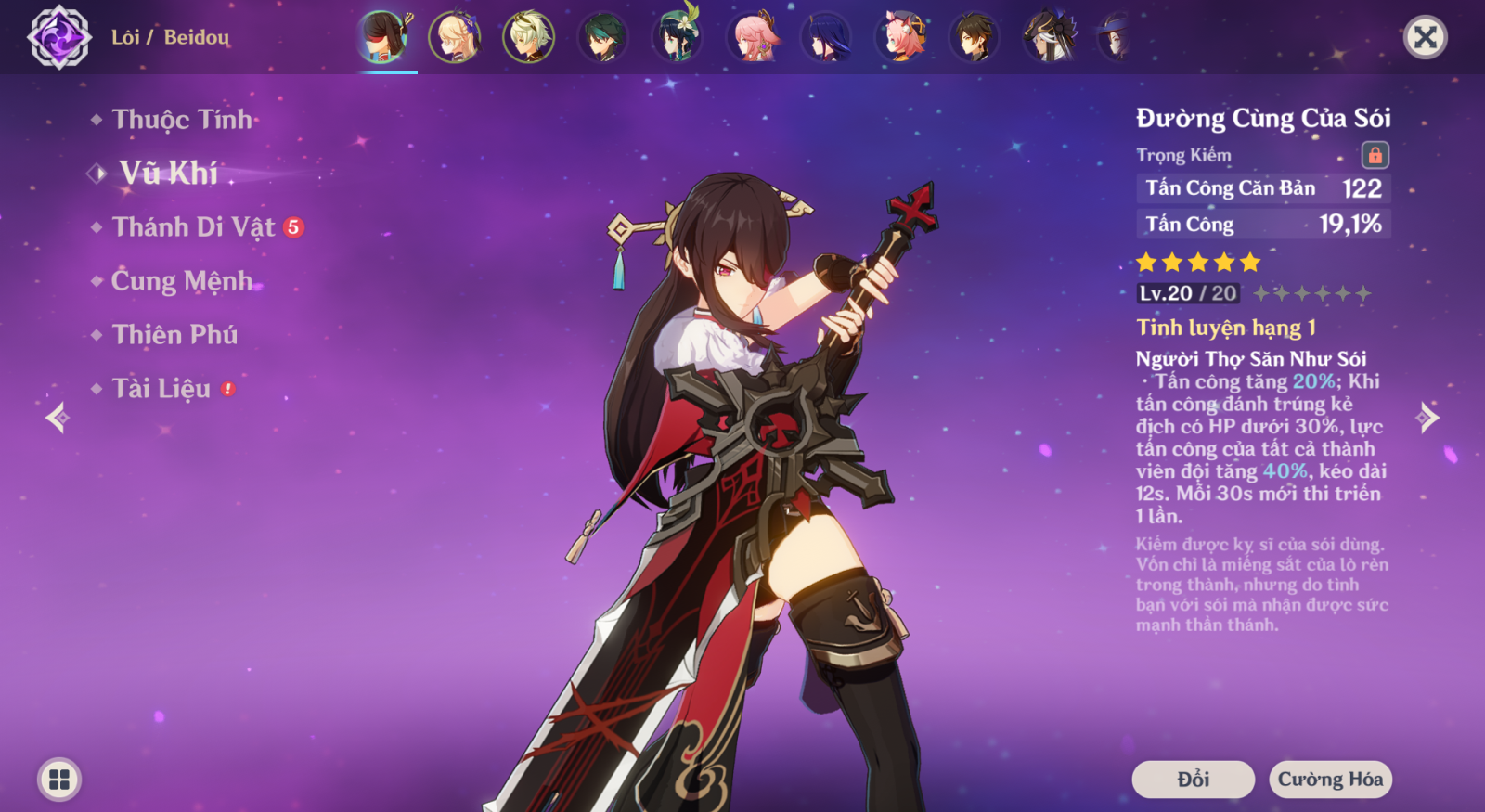Image resolution: width=1485 pixels, height=812 pixels.
Task: Switch to the previous character with left arrow
Action: pyautogui.click(x=58, y=418)
